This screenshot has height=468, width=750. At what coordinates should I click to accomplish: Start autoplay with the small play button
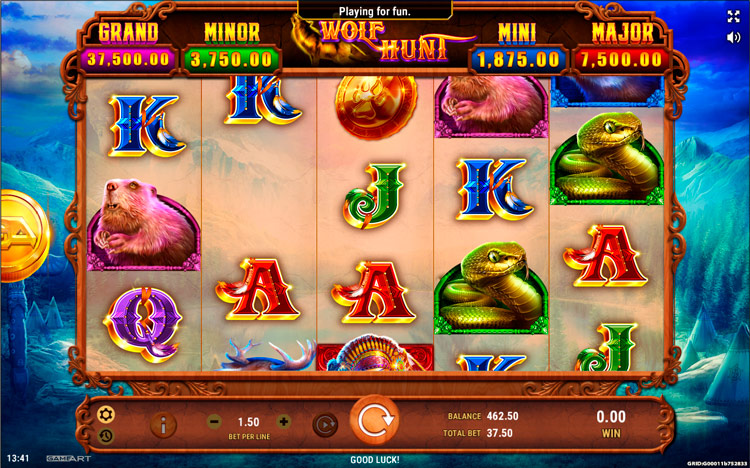(323, 424)
